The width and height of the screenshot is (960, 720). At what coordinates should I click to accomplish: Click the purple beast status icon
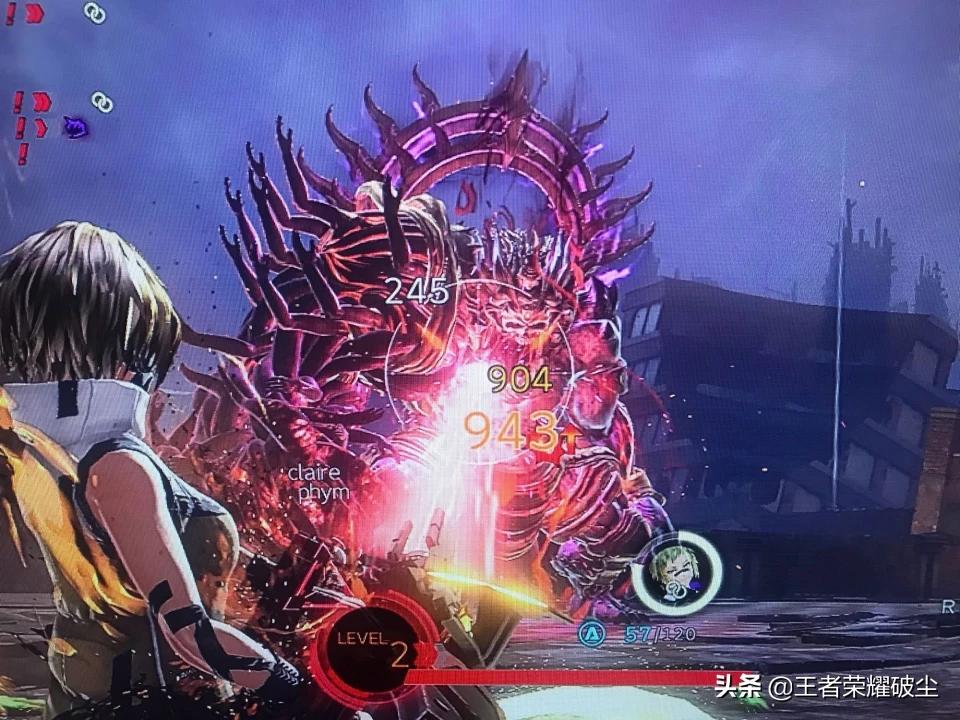pyautogui.click(x=74, y=126)
